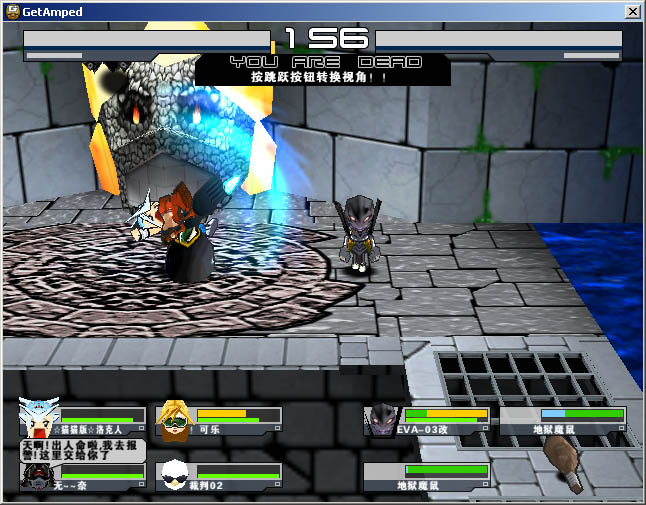Click the 裁判02 player portrait
Image resolution: width=646 pixels, height=505 pixels.
(x=174, y=476)
